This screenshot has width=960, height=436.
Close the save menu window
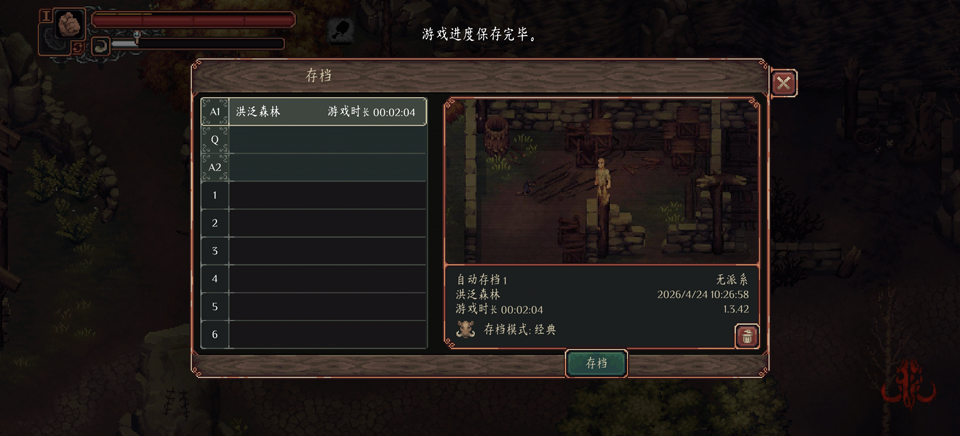[783, 83]
